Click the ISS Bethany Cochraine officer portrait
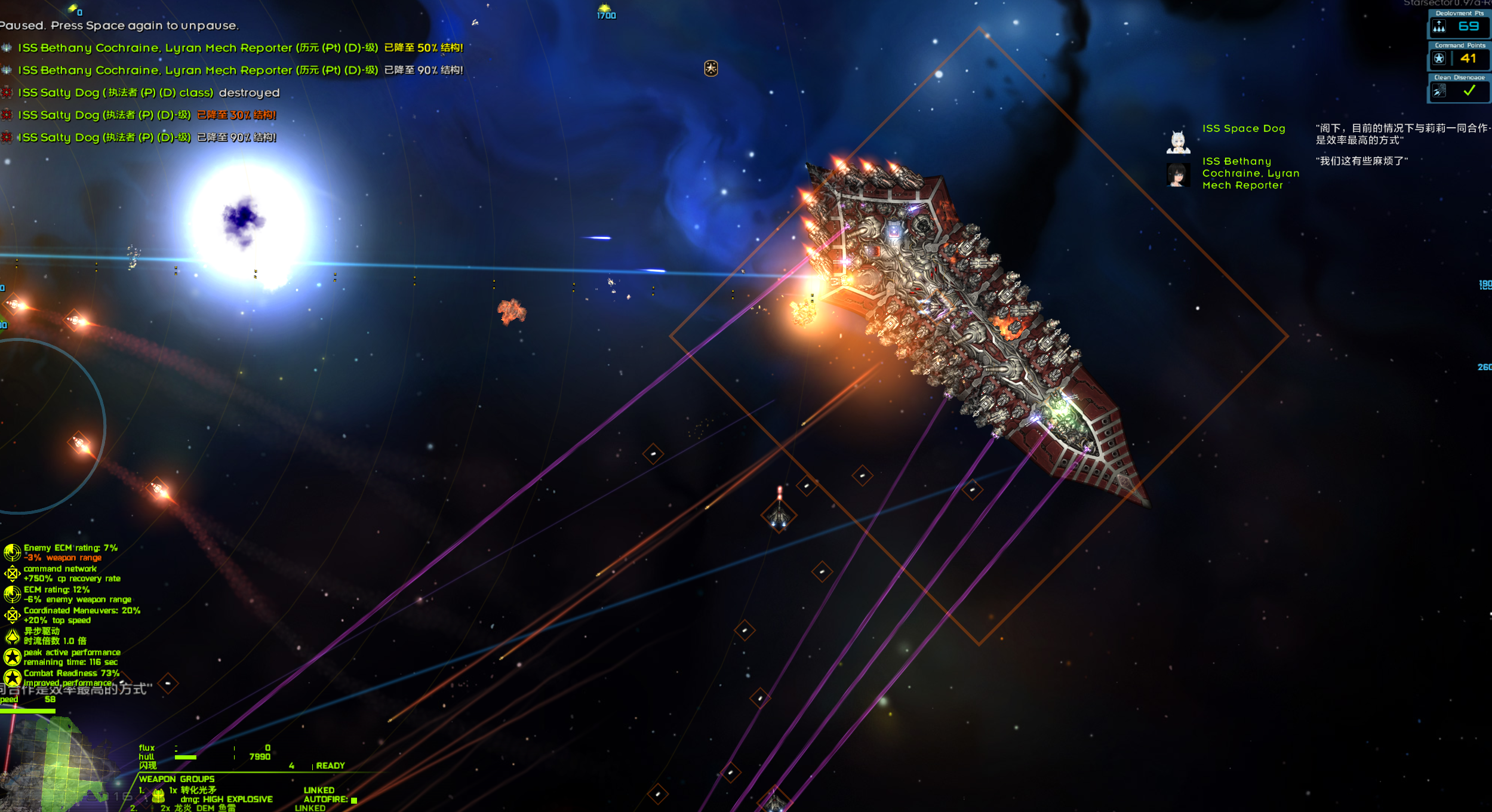The image size is (1492, 812). (x=1177, y=175)
